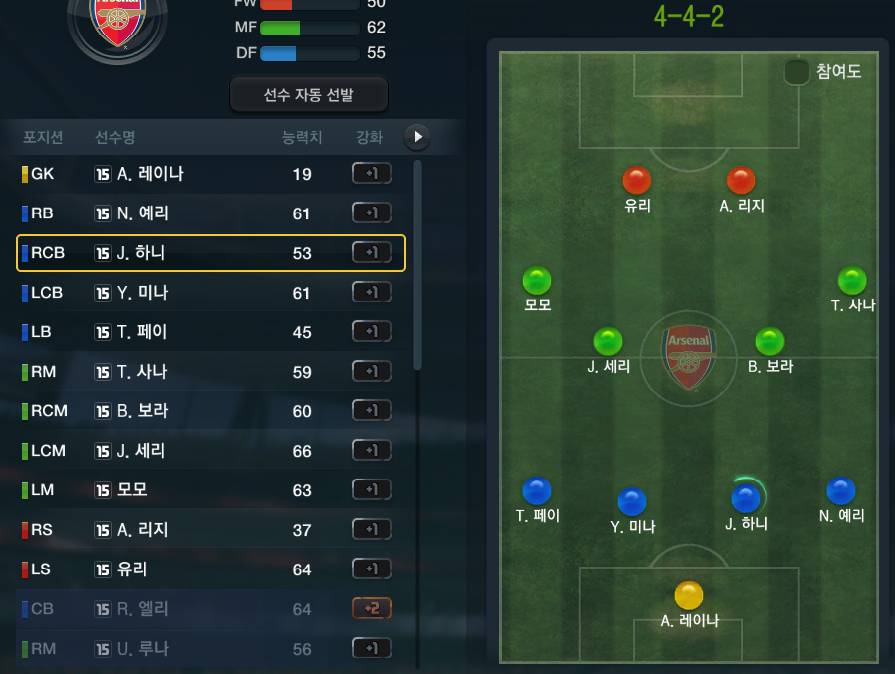The image size is (895, 674).
Task: Choose defender J. 하니 marker on the pitch
Action: [746, 498]
